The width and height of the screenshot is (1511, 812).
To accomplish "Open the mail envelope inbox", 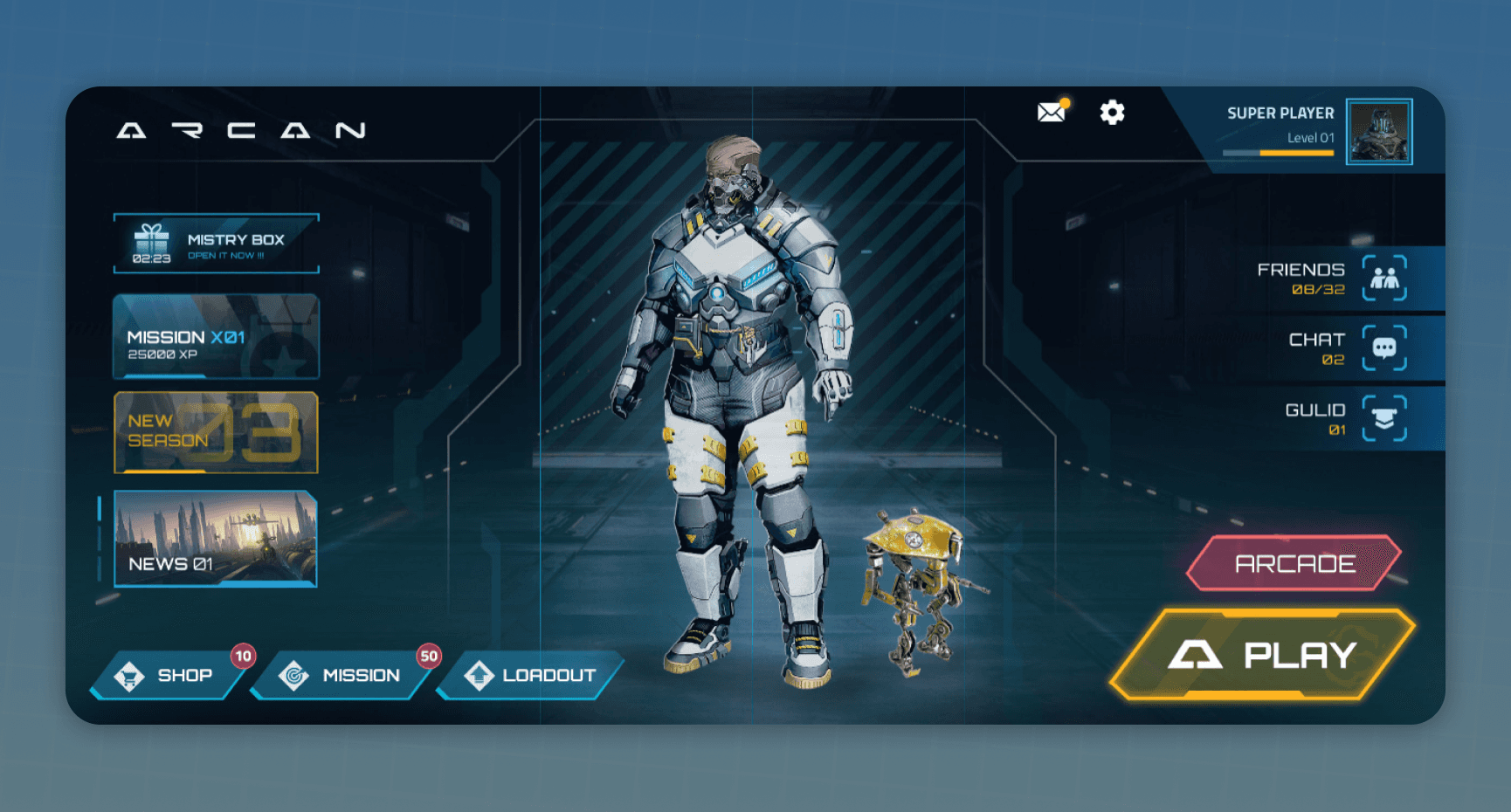I will coord(1052,113).
